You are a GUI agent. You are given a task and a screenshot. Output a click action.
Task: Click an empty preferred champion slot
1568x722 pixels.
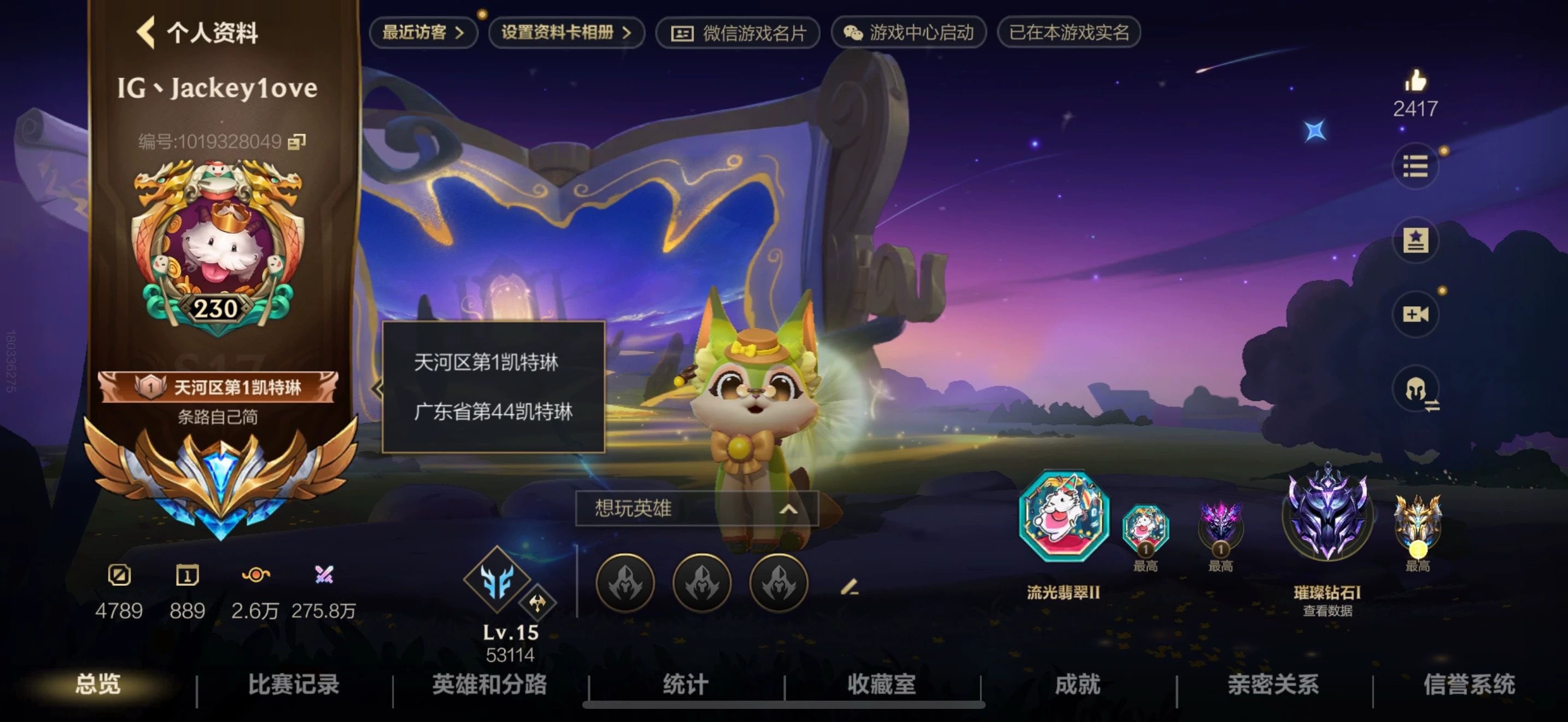click(627, 583)
